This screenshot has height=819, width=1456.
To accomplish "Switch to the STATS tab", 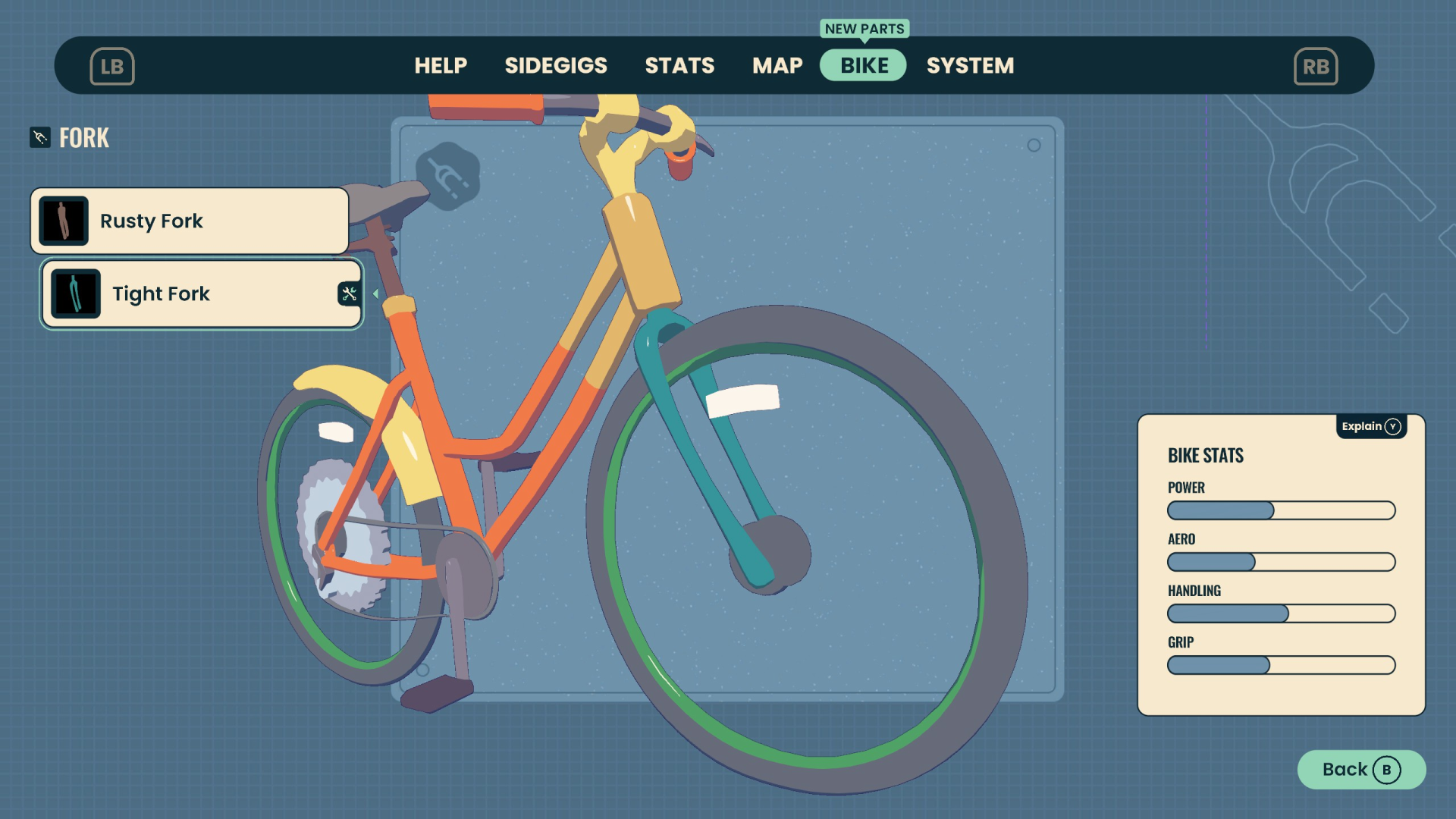I will pos(679,66).
